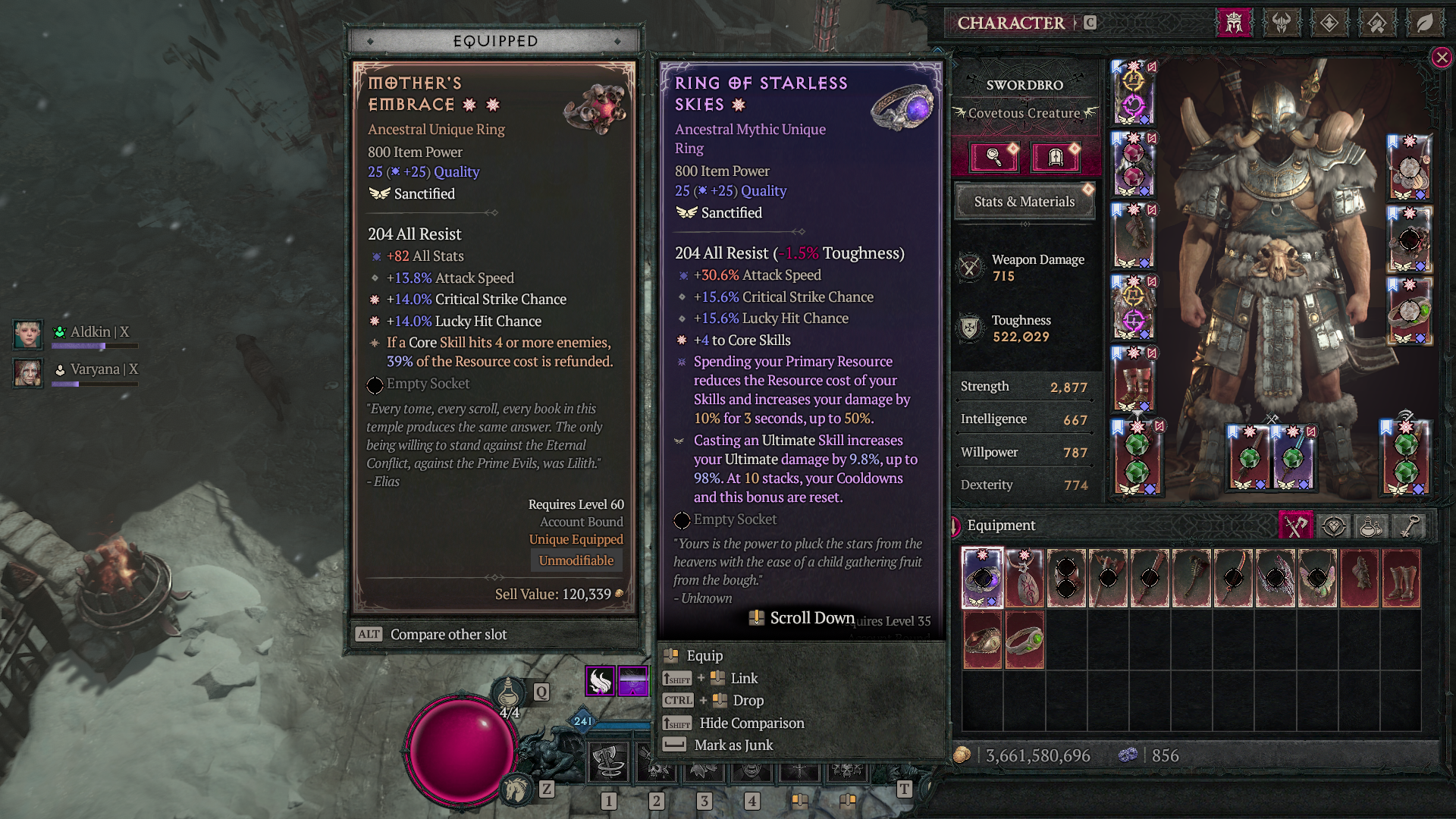The height and width of the screenshot is (819, 1456).
Task: Select the butterfly-wing amulet in inventory
Action: click(1317, 578)
